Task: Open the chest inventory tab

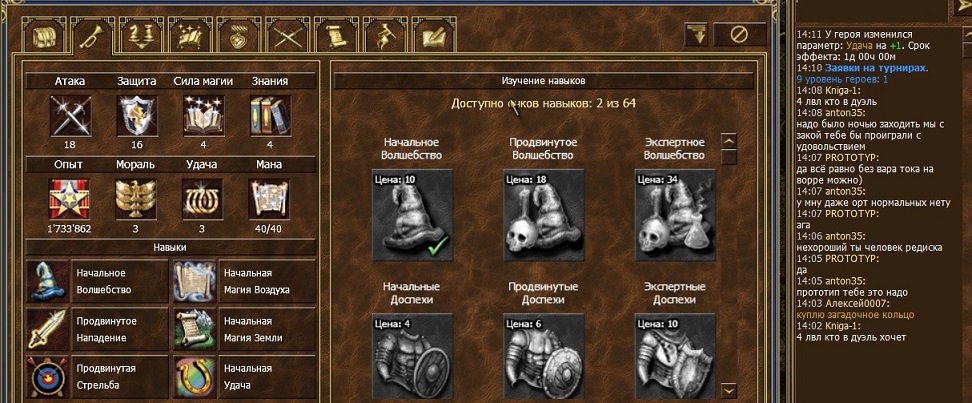Action: (43, 37)
